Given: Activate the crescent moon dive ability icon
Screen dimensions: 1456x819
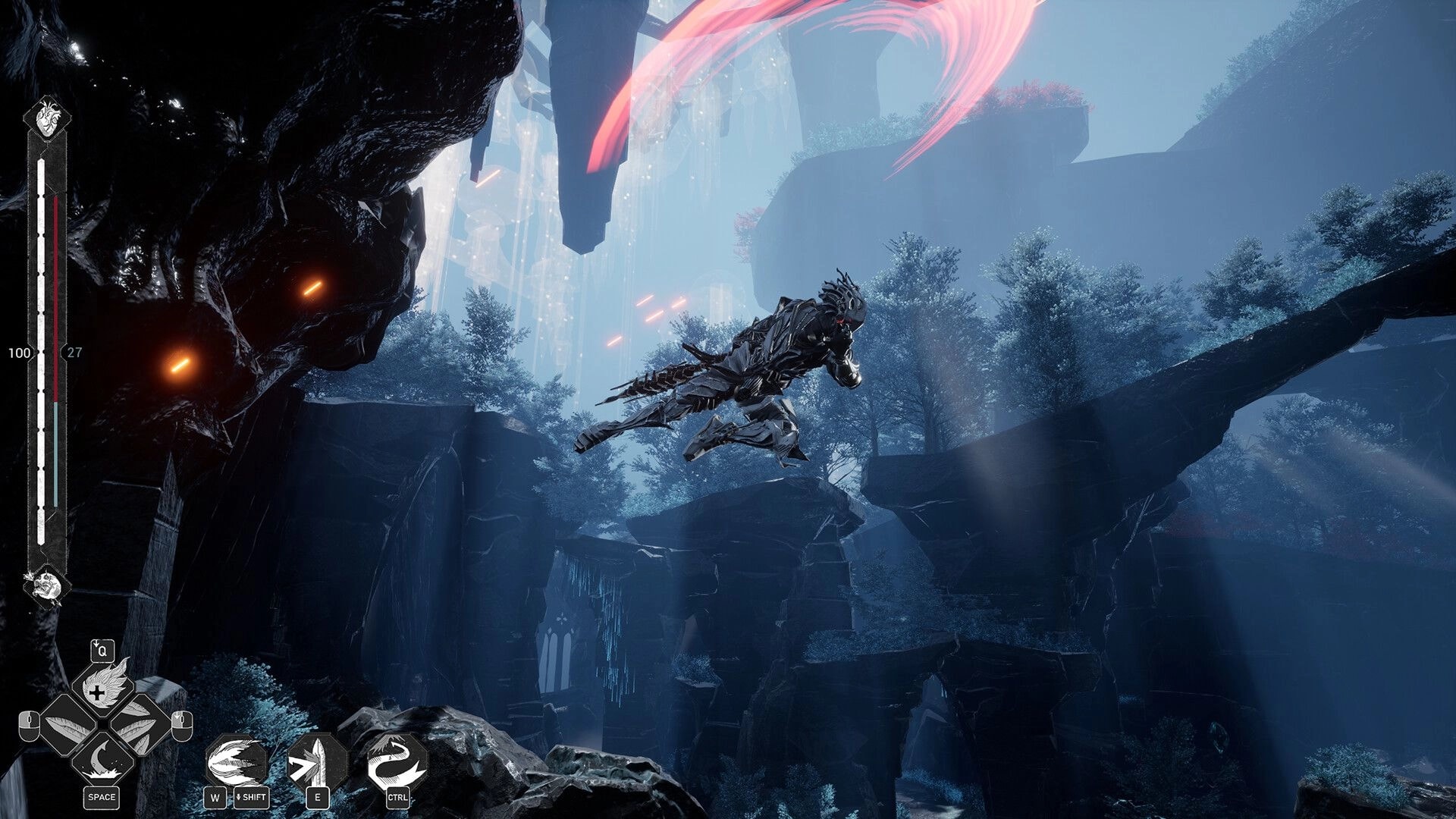Looking at the screenshot, I should point(105,758).
